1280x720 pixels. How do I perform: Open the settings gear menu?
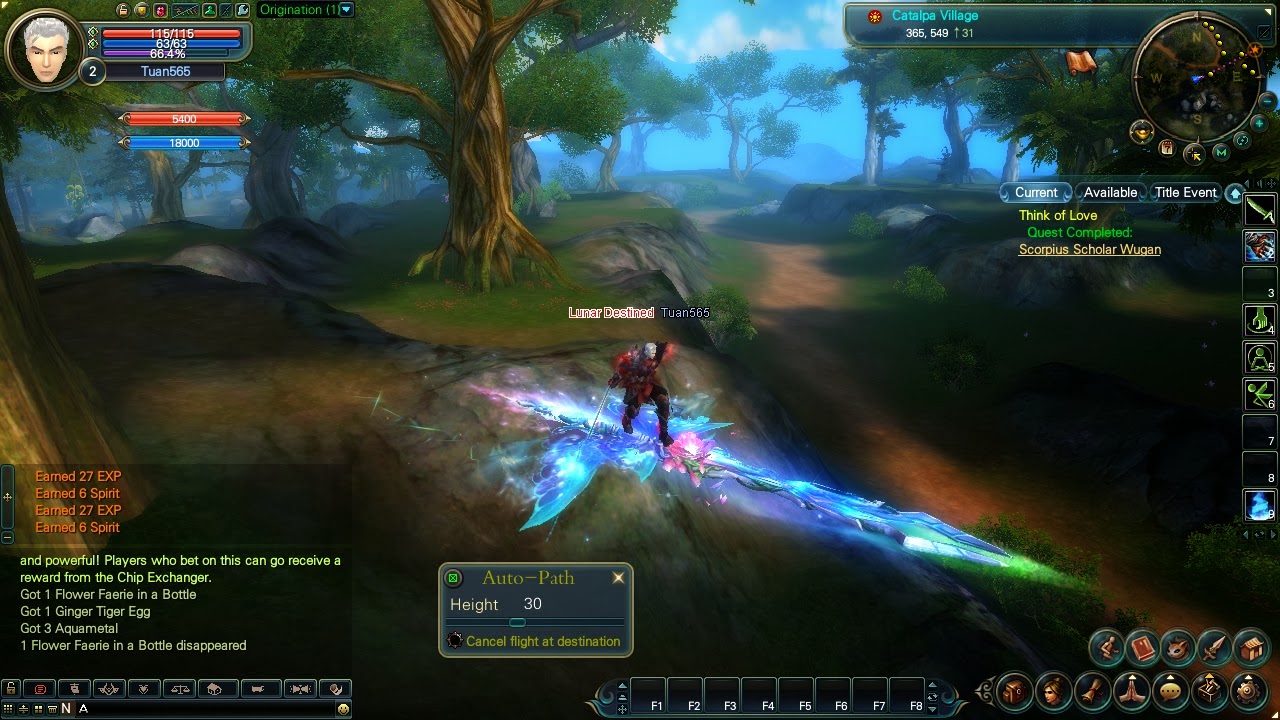click(x=1247, y=690)
